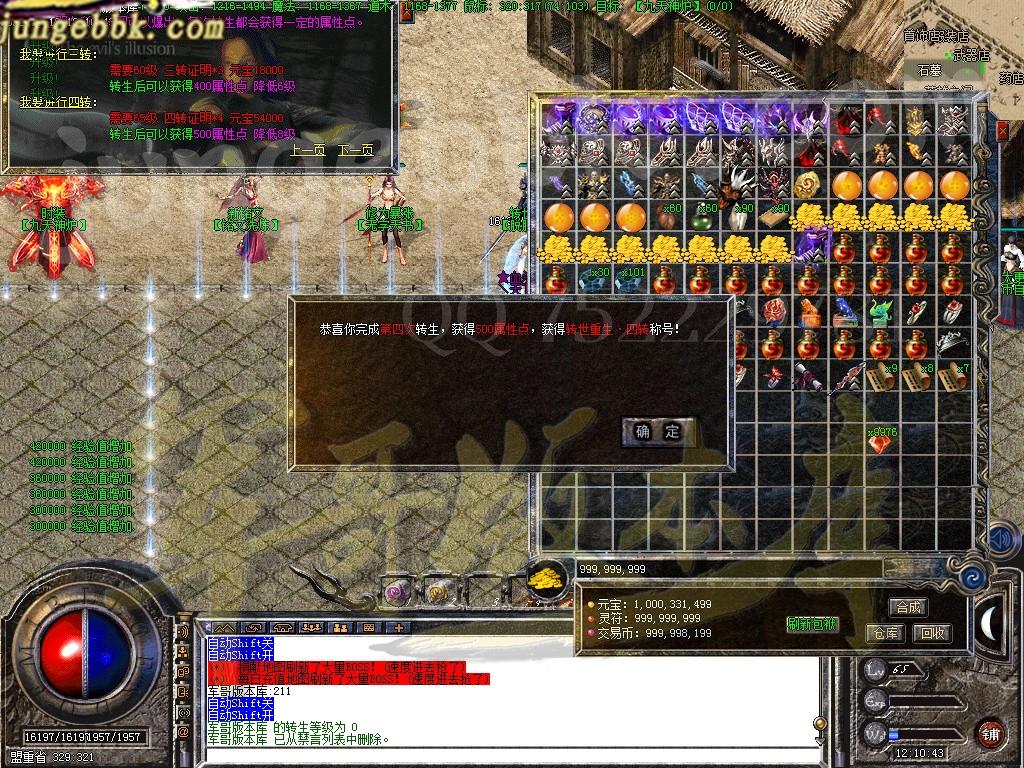The width and height of the screenshot is (1024, 768).
Task: Select the silver crown item in bag
Action: point(953,345)
